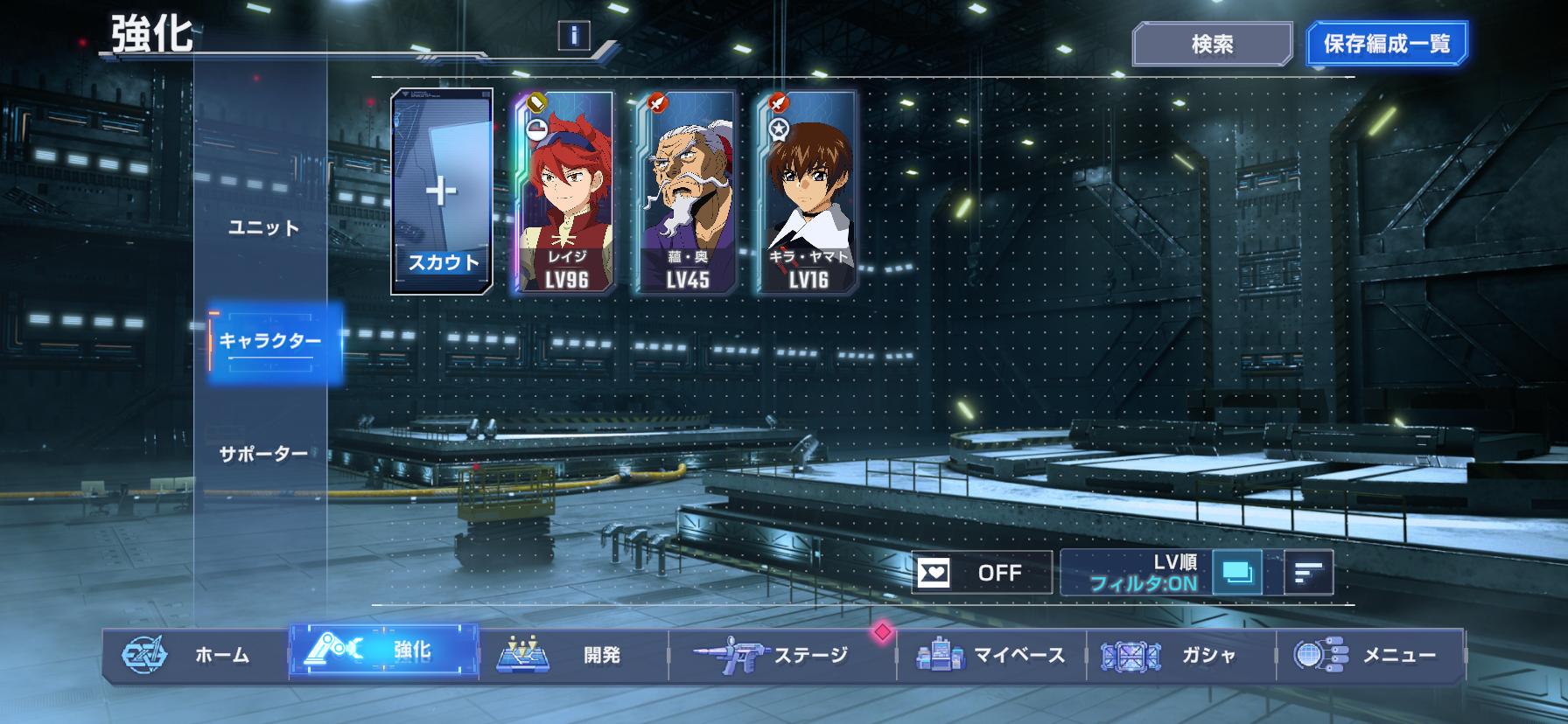This screenshot has width=1568, height=724.
Task: Toggle the favorite heart OFF switch
Action: click(982, 573)
